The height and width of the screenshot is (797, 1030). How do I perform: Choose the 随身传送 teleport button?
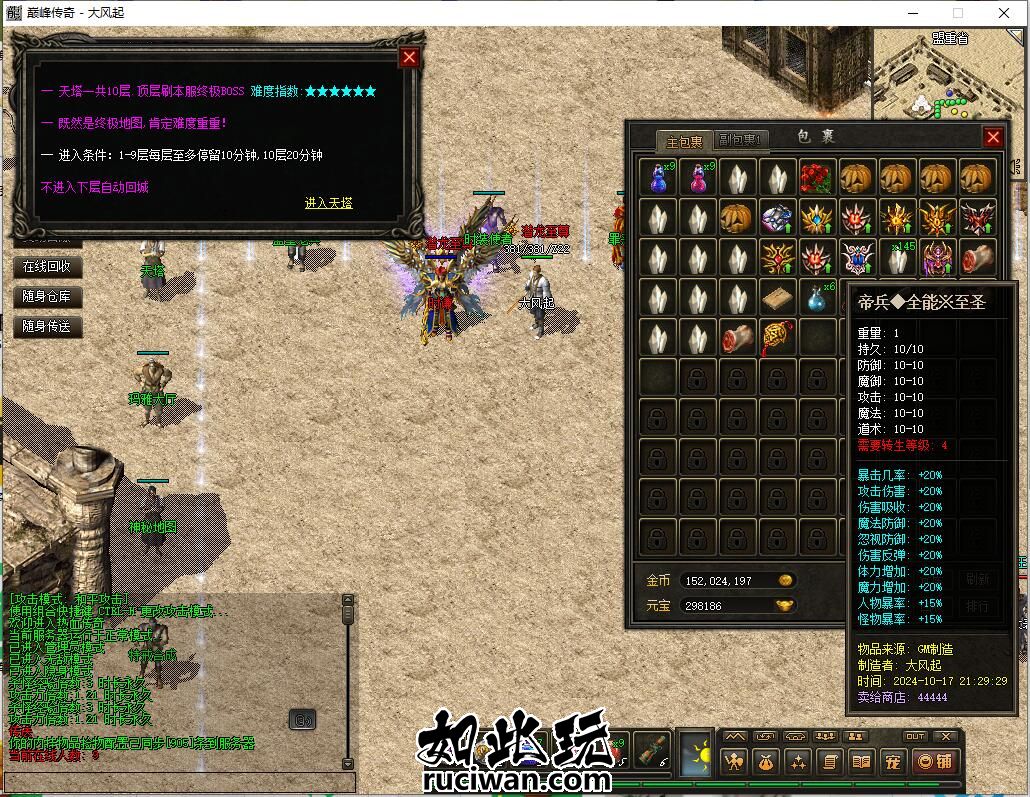click(47, 326)
